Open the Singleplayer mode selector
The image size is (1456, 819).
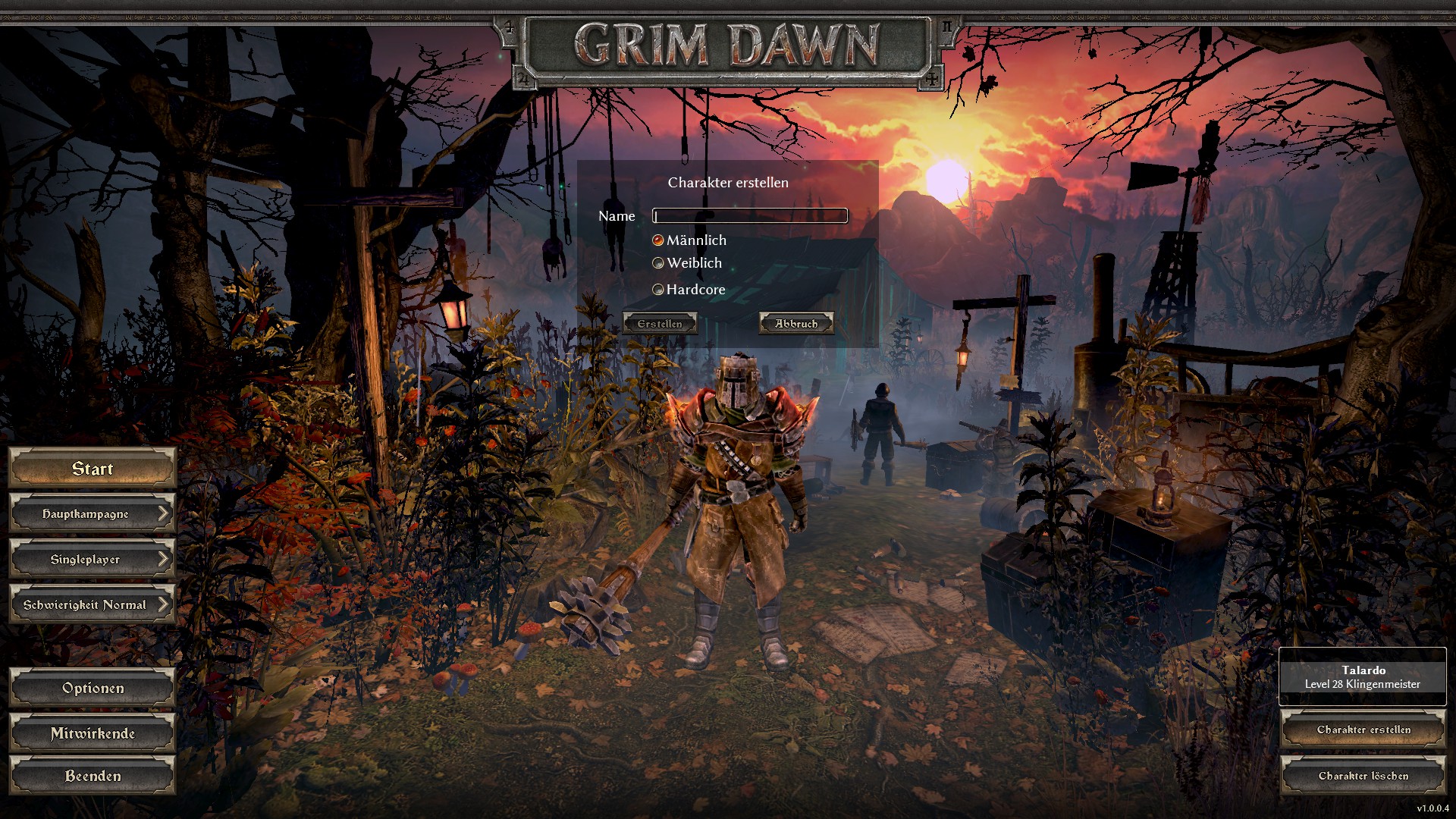[93, 560]
